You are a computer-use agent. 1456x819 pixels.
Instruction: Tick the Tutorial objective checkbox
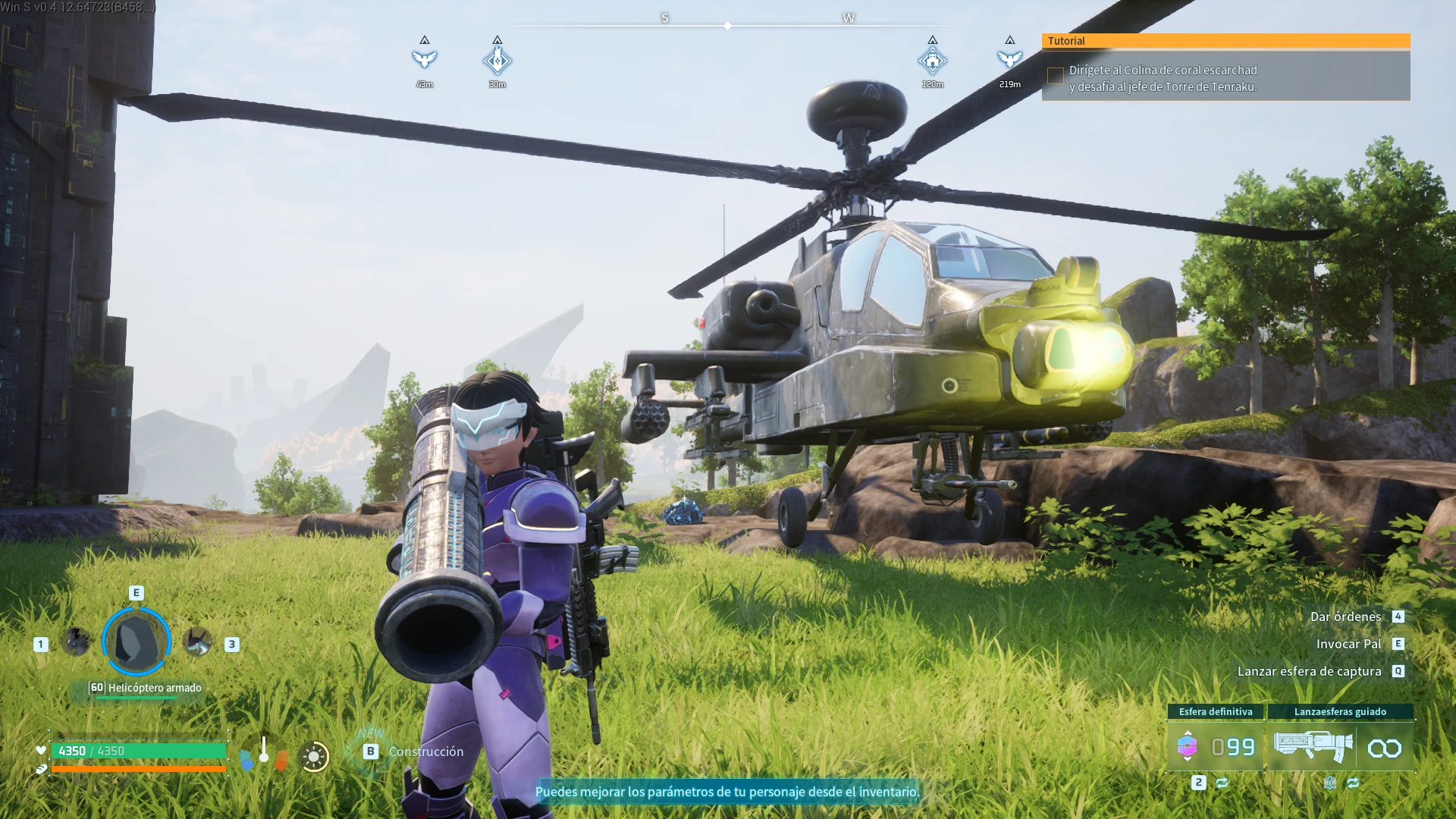[x=1055, y=76]
